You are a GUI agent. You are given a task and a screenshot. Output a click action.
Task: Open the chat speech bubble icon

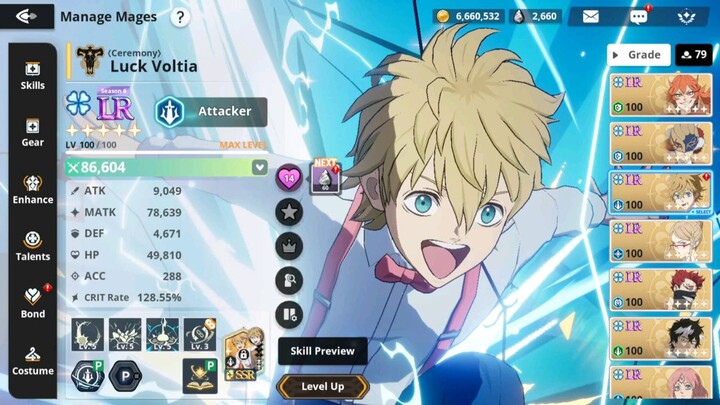point(638,16)
